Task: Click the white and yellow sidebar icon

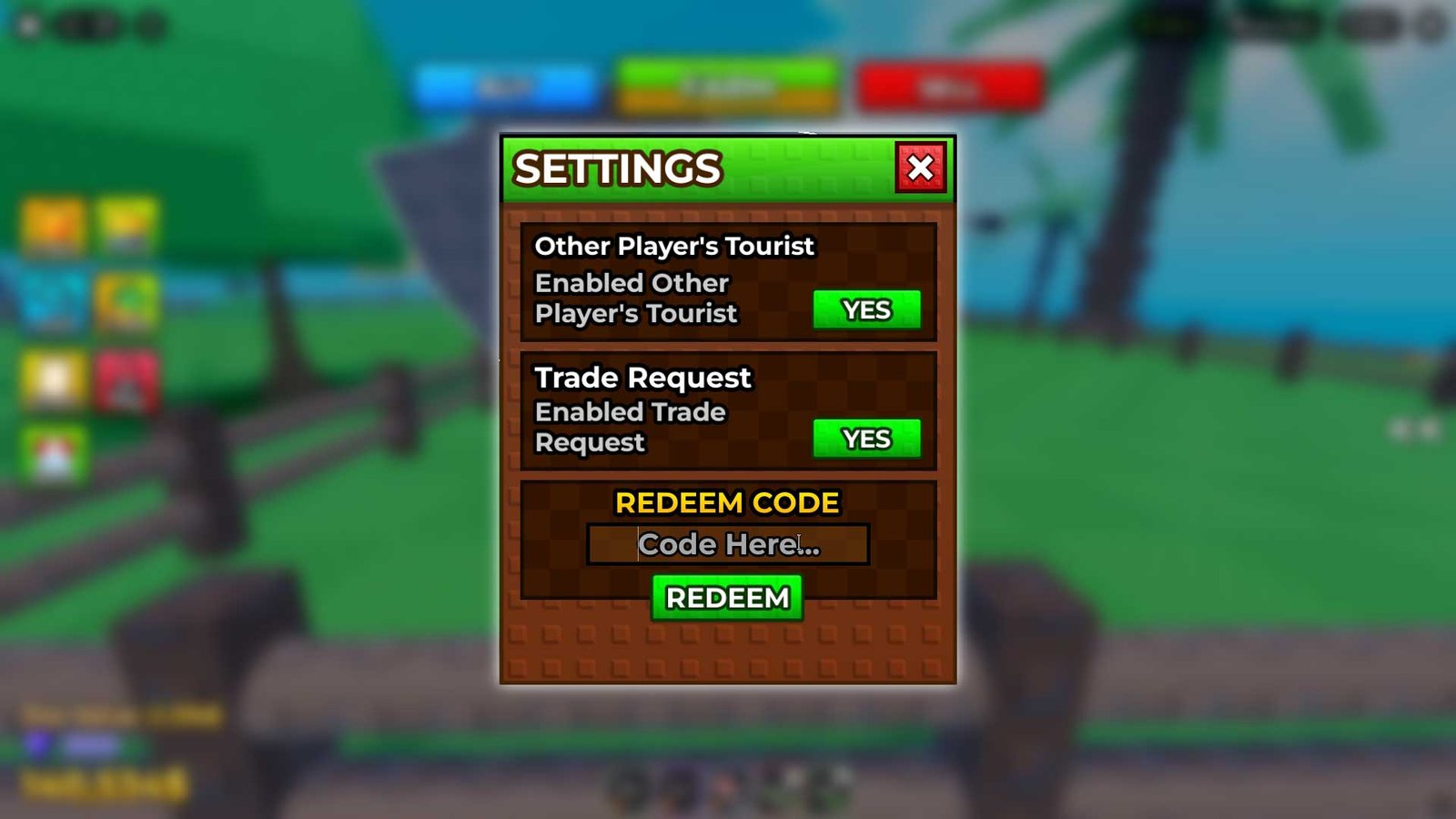Action: pyautogui.click(x=52, y=377)
